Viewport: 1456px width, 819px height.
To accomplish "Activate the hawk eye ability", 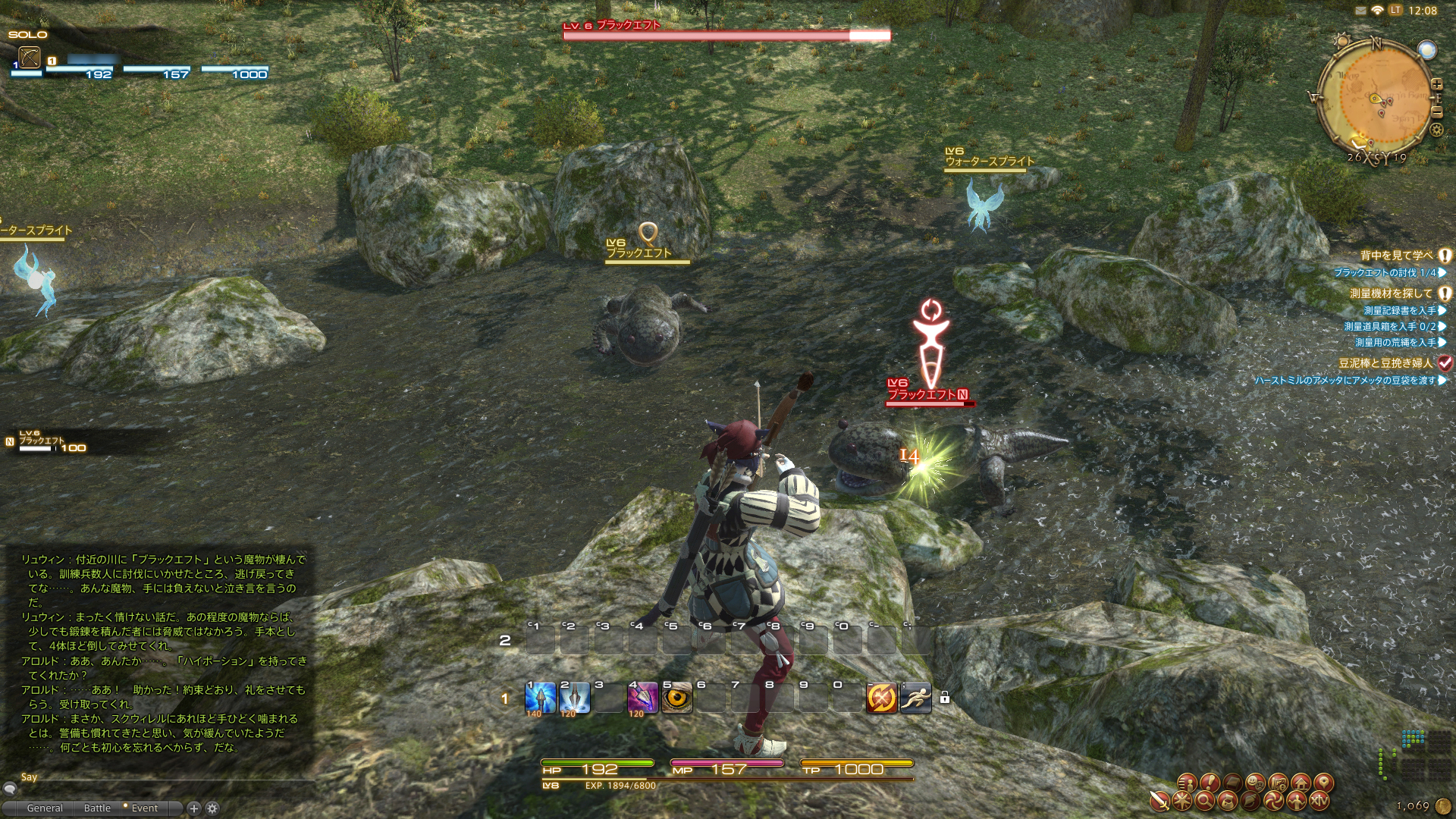I will (x=676, y=698).
